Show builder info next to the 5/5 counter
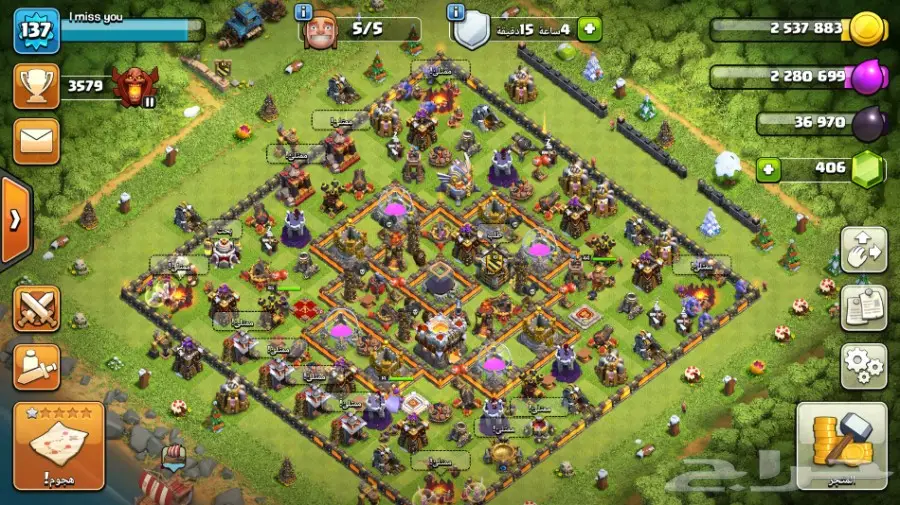The image size is (900, 505). tap(304, 12)
